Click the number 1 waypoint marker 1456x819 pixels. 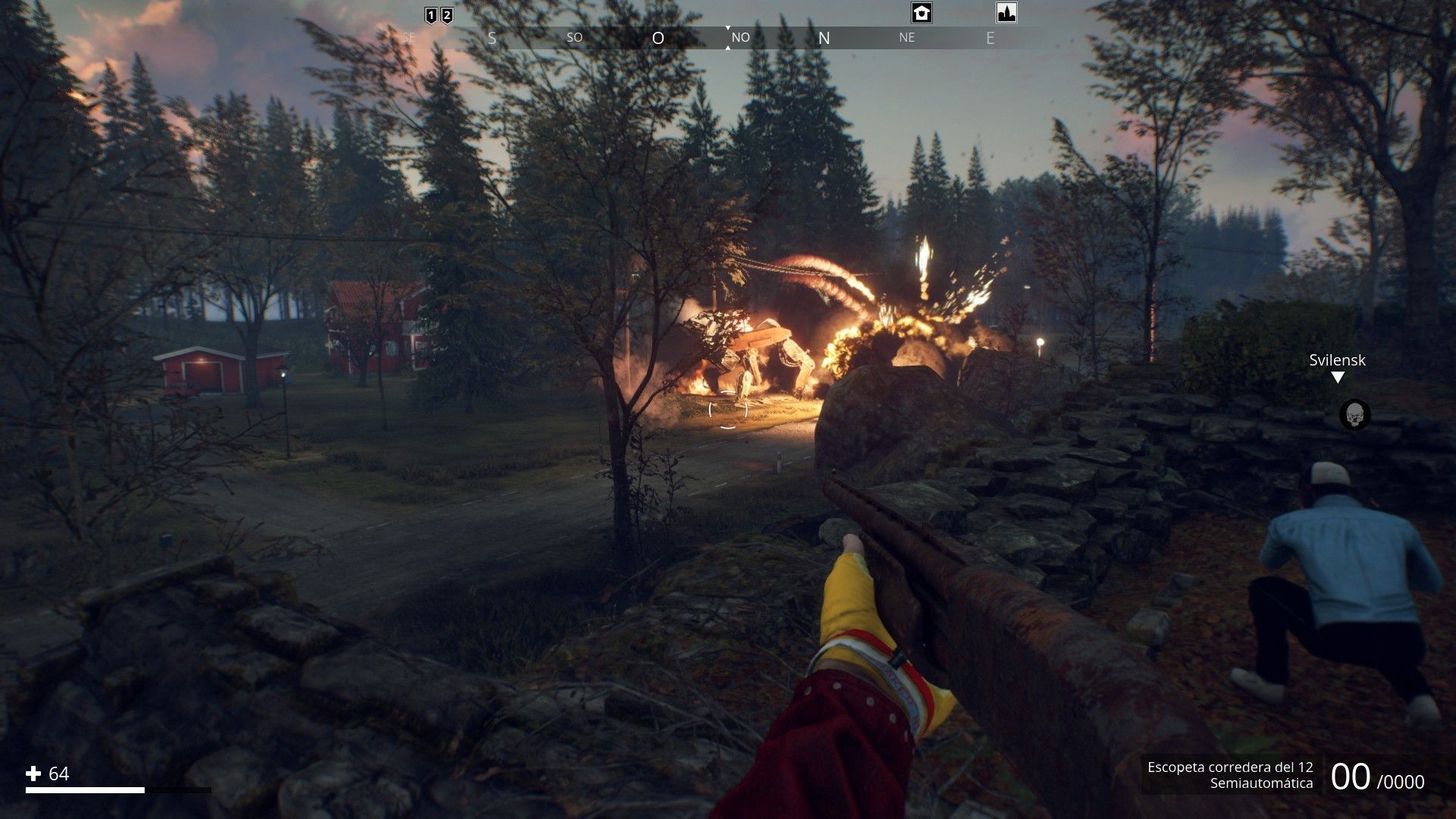(x=431, y=15)
